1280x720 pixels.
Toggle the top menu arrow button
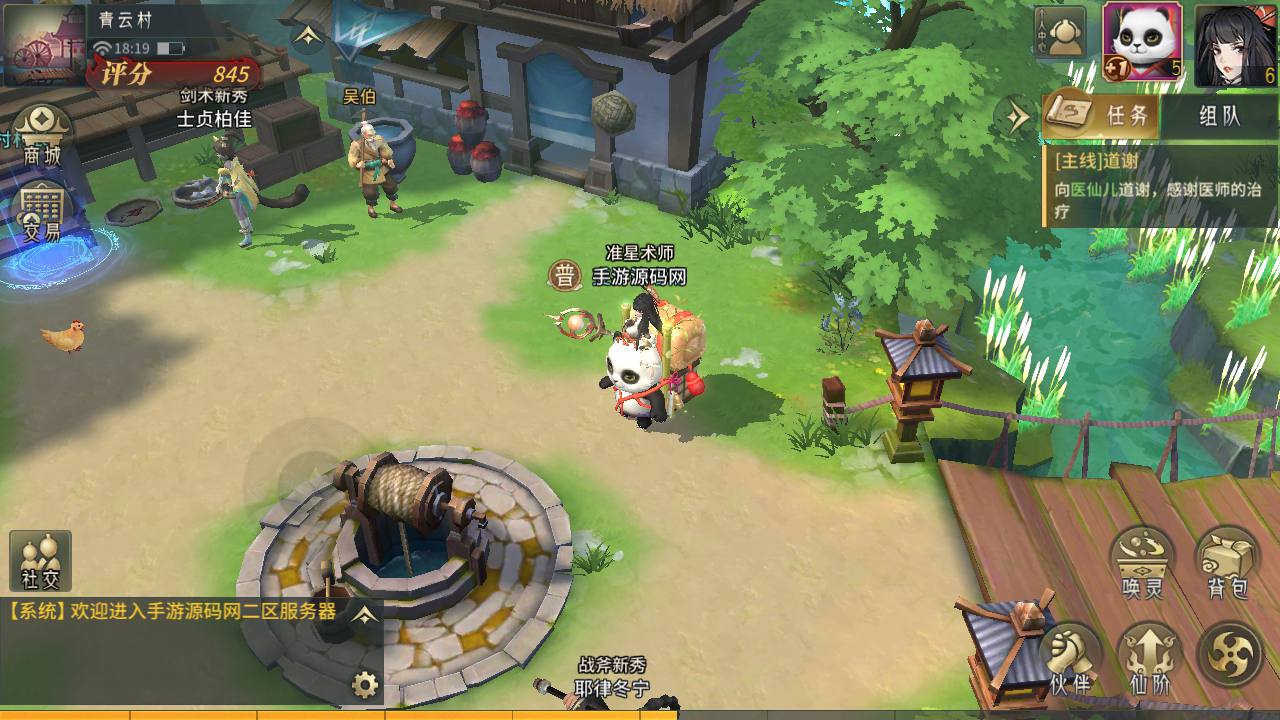(308, 35)
